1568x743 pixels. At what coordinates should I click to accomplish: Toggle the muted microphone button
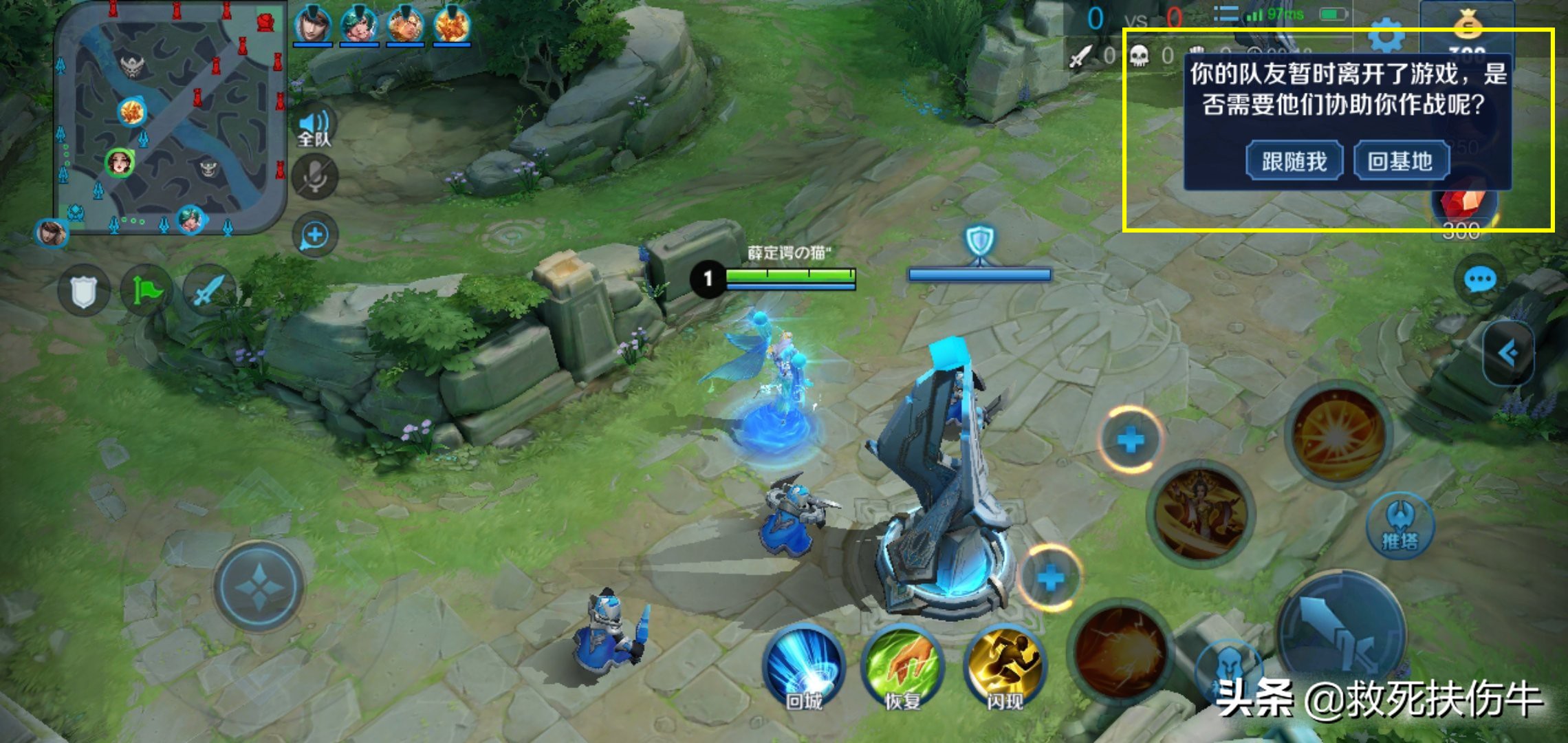[x=314, y=177]
